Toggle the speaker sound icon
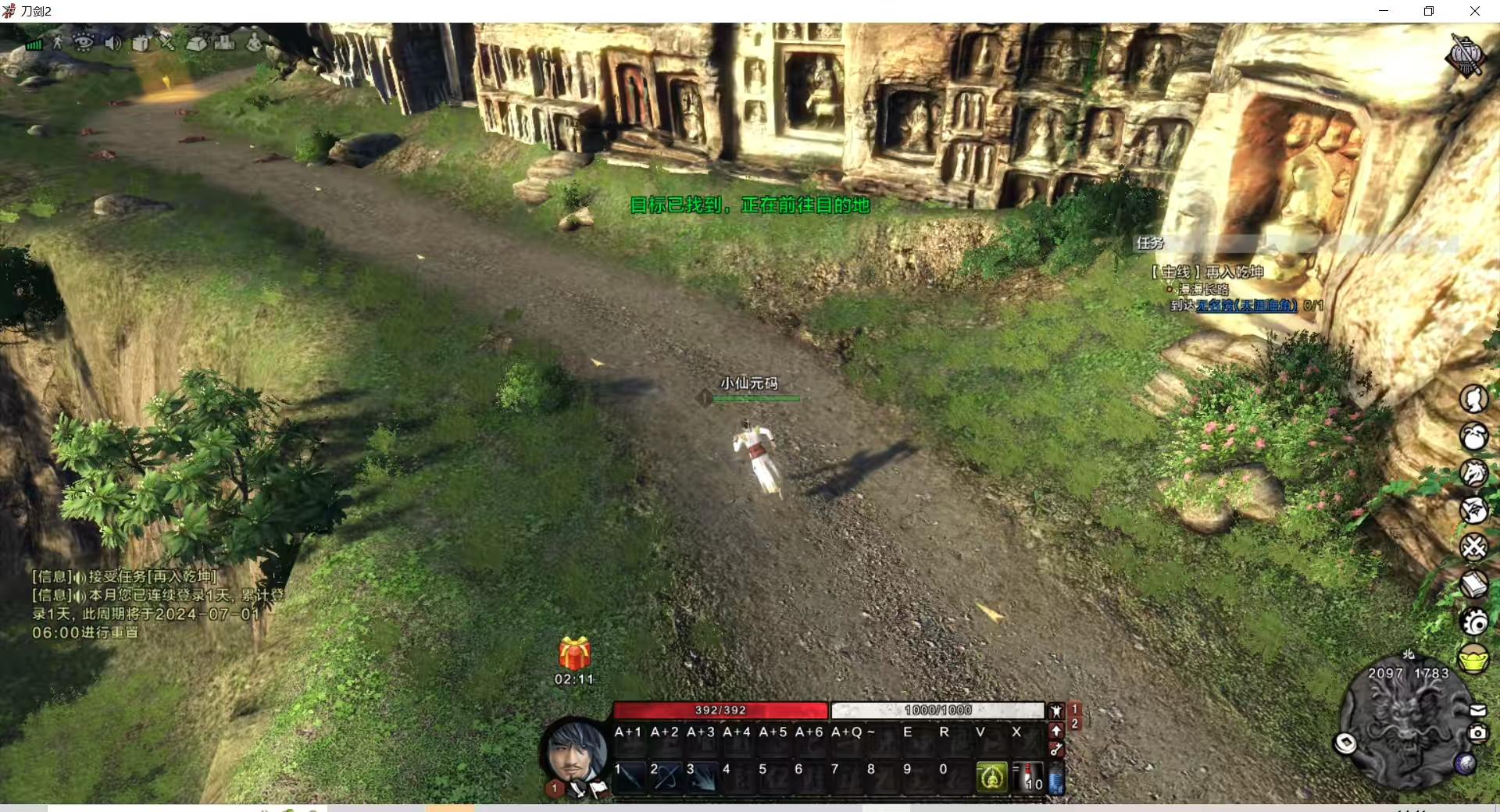 pyautogui.click(x=112, y=43)
